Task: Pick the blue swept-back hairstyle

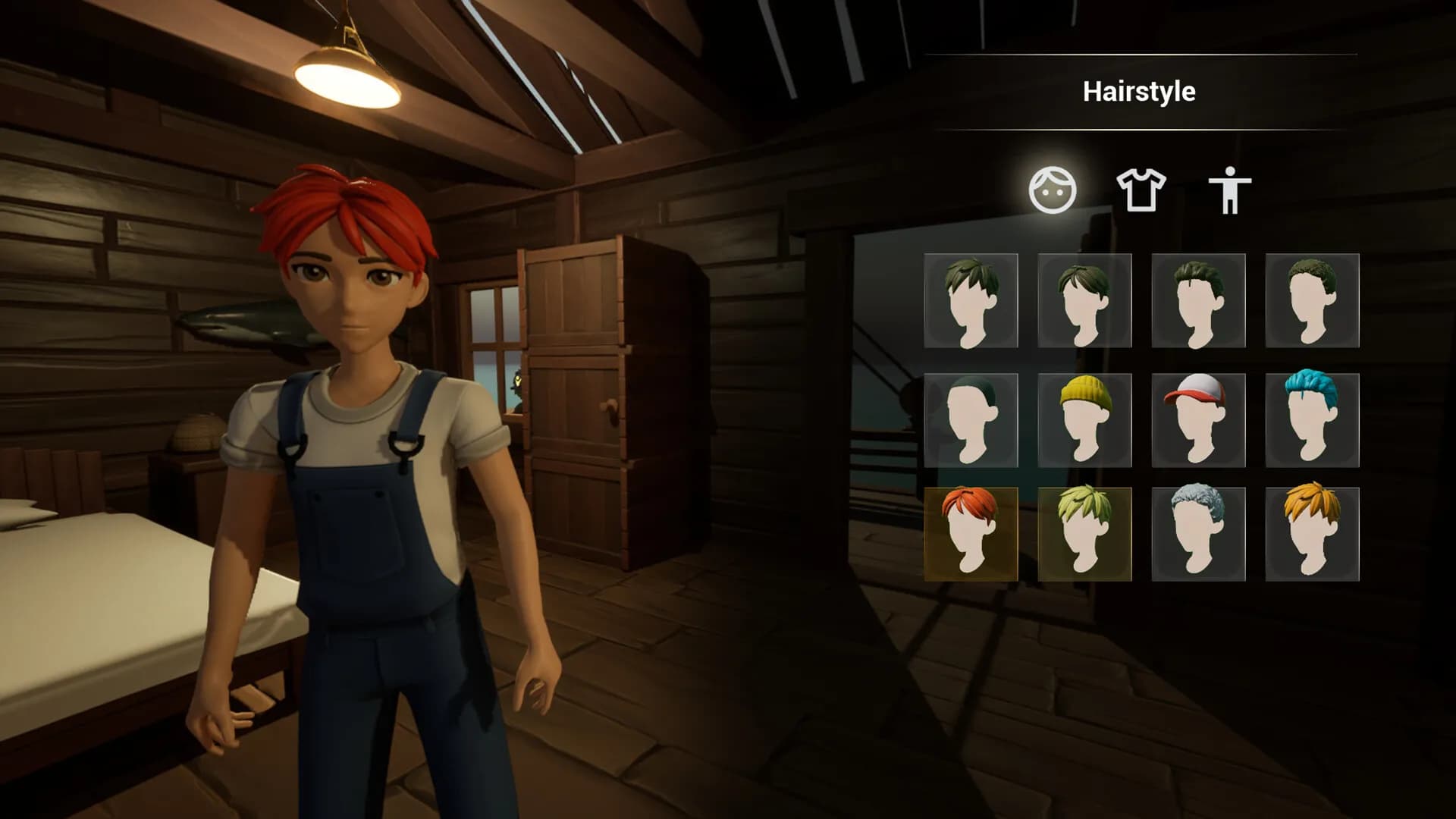Action: click(x=1312, y=420)
